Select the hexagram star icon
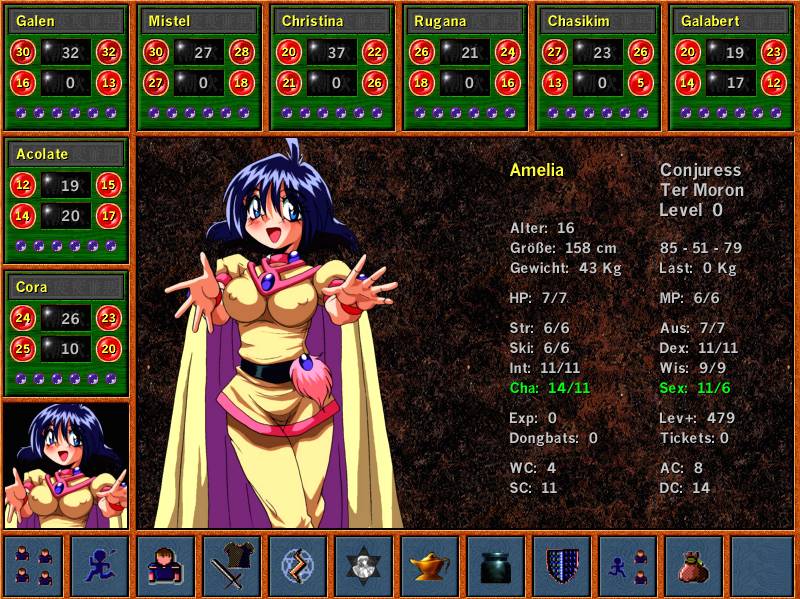The width and height of the screenshot is (800, 599). click(x=364, y=566)
